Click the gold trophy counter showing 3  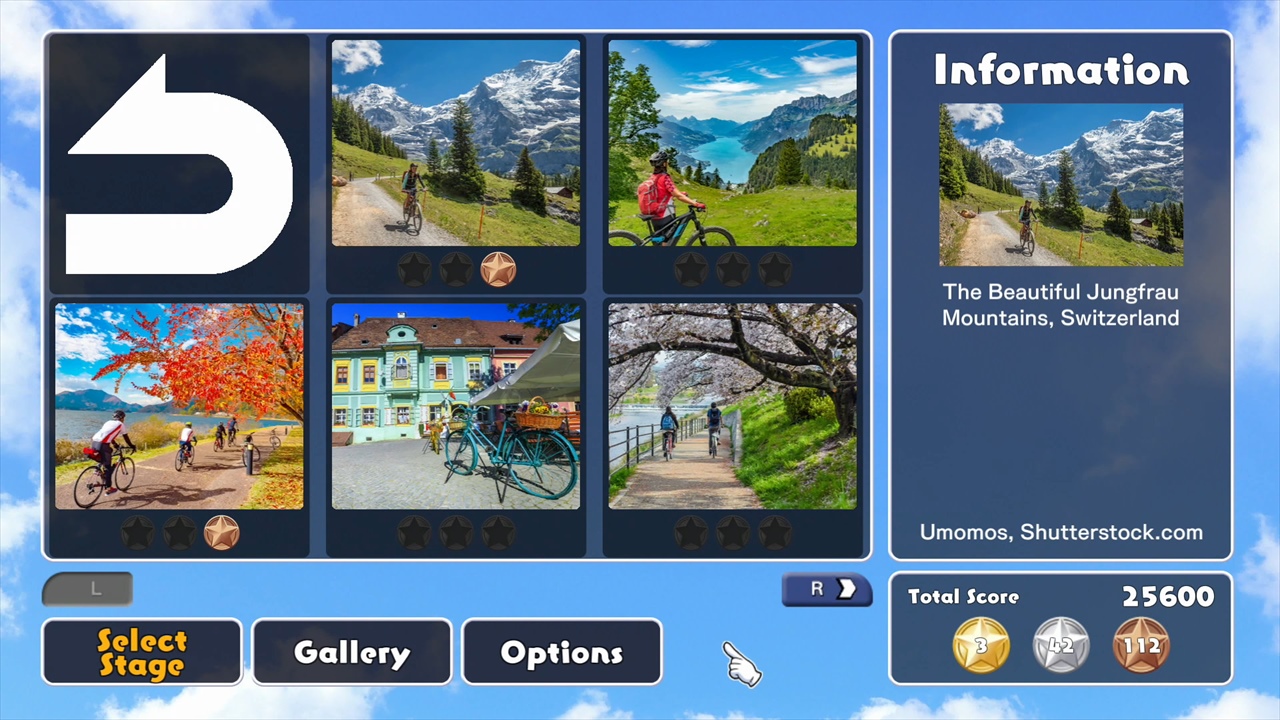click(x=980, y=645)
